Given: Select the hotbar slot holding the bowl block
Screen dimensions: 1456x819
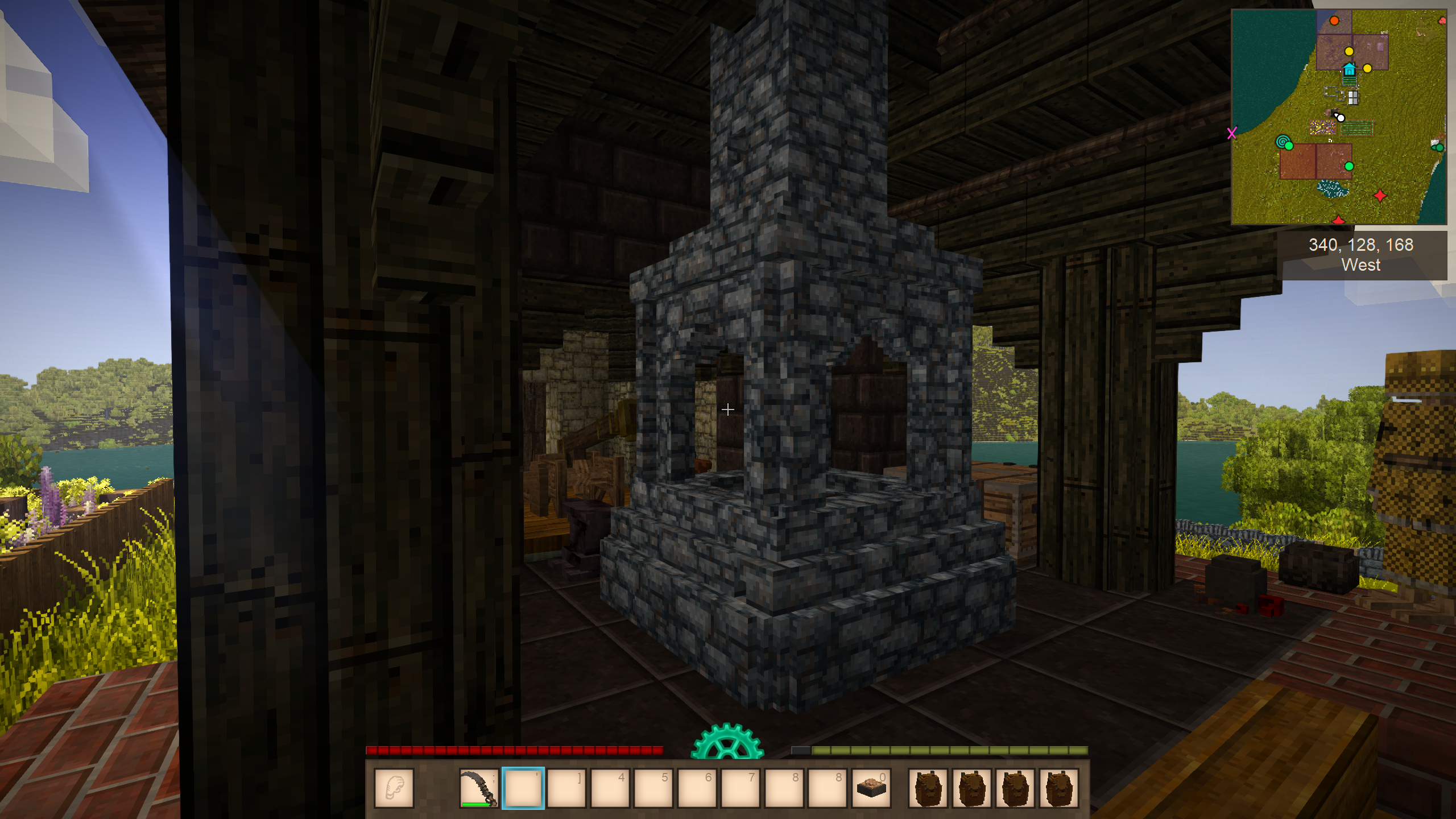Looking at the screenshot, I should coord(871,788).
